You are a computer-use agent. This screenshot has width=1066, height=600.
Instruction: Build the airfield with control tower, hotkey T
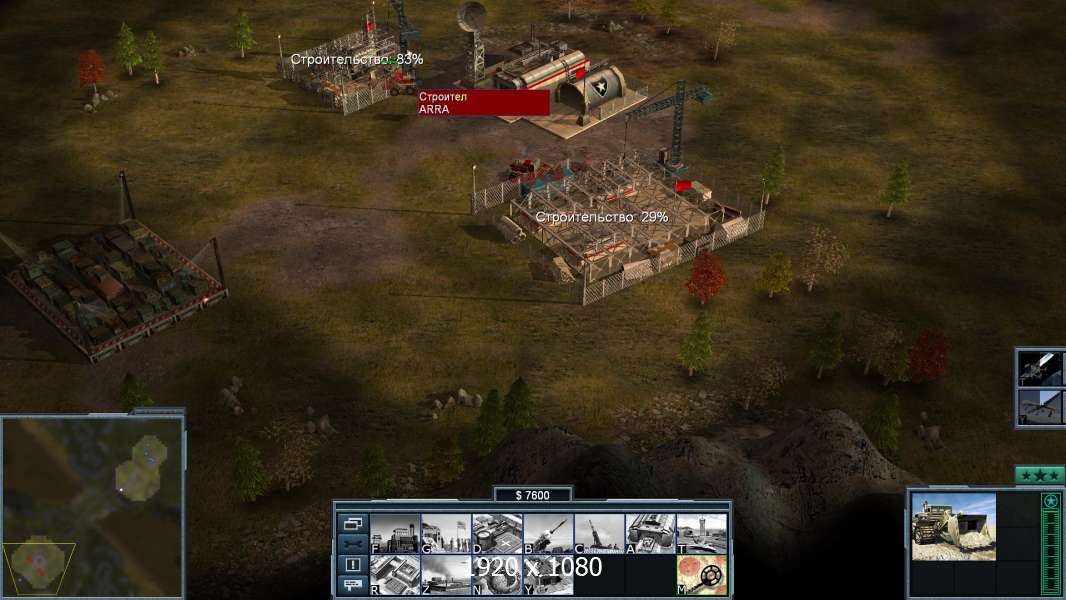(701, 534)
